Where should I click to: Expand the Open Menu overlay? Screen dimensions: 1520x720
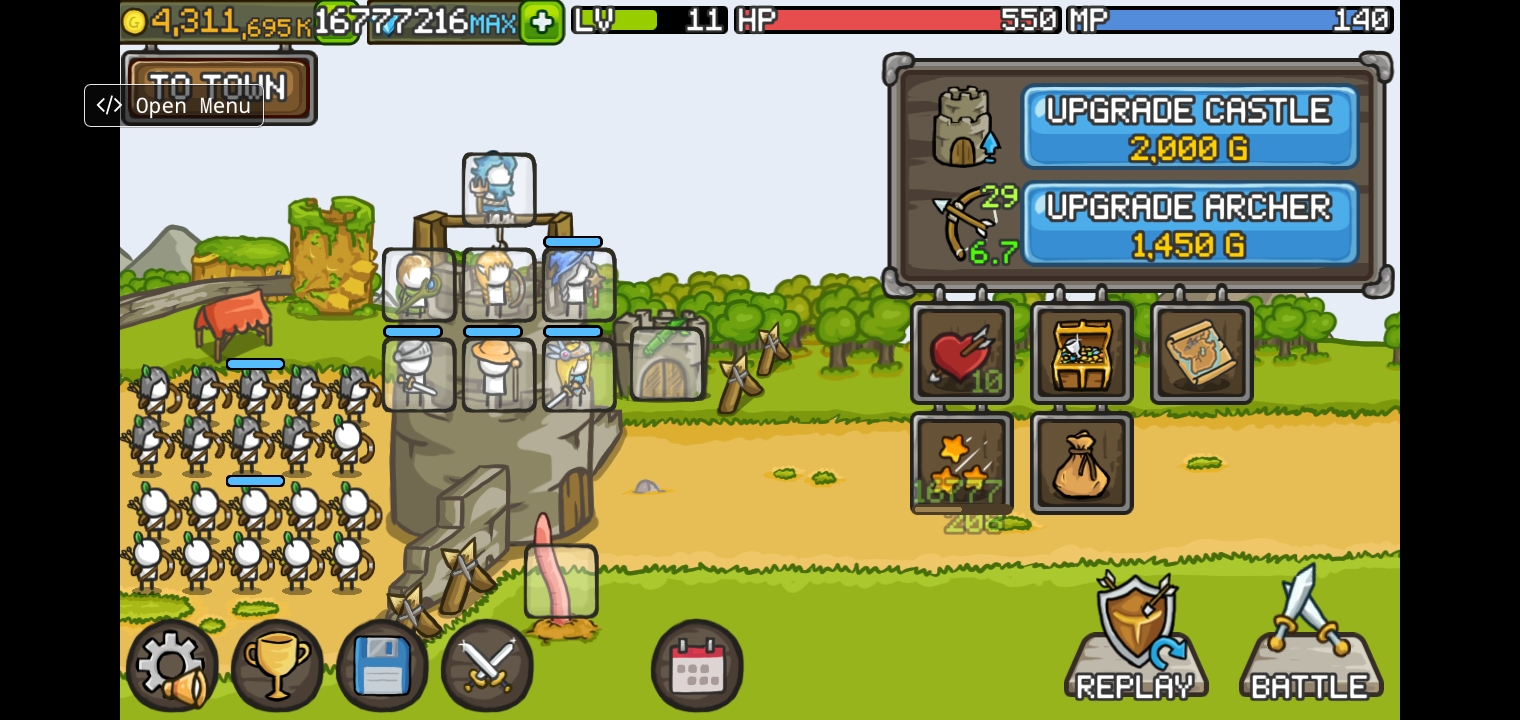(x=174, y=106)
